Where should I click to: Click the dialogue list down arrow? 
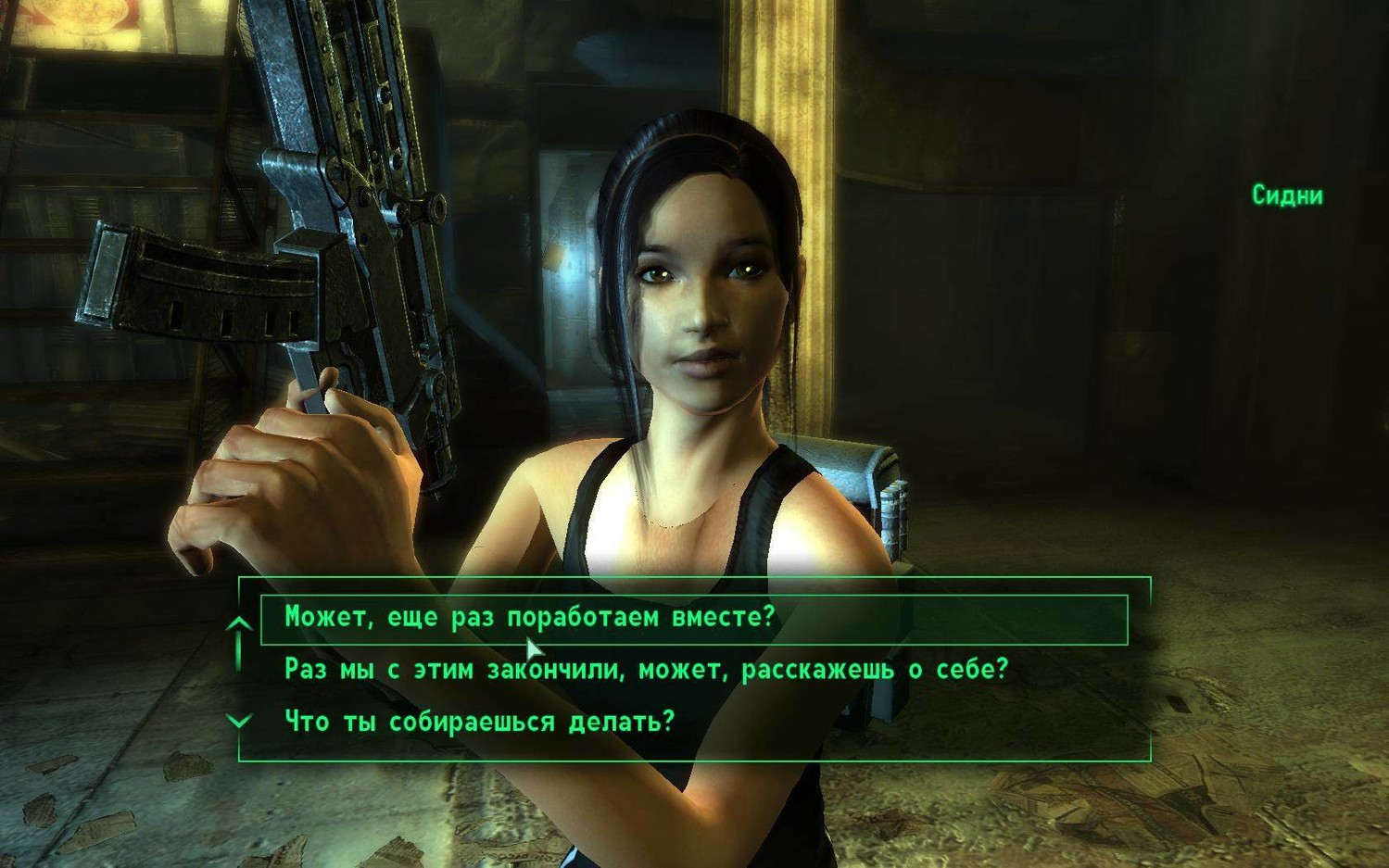[x=239, y=722]
